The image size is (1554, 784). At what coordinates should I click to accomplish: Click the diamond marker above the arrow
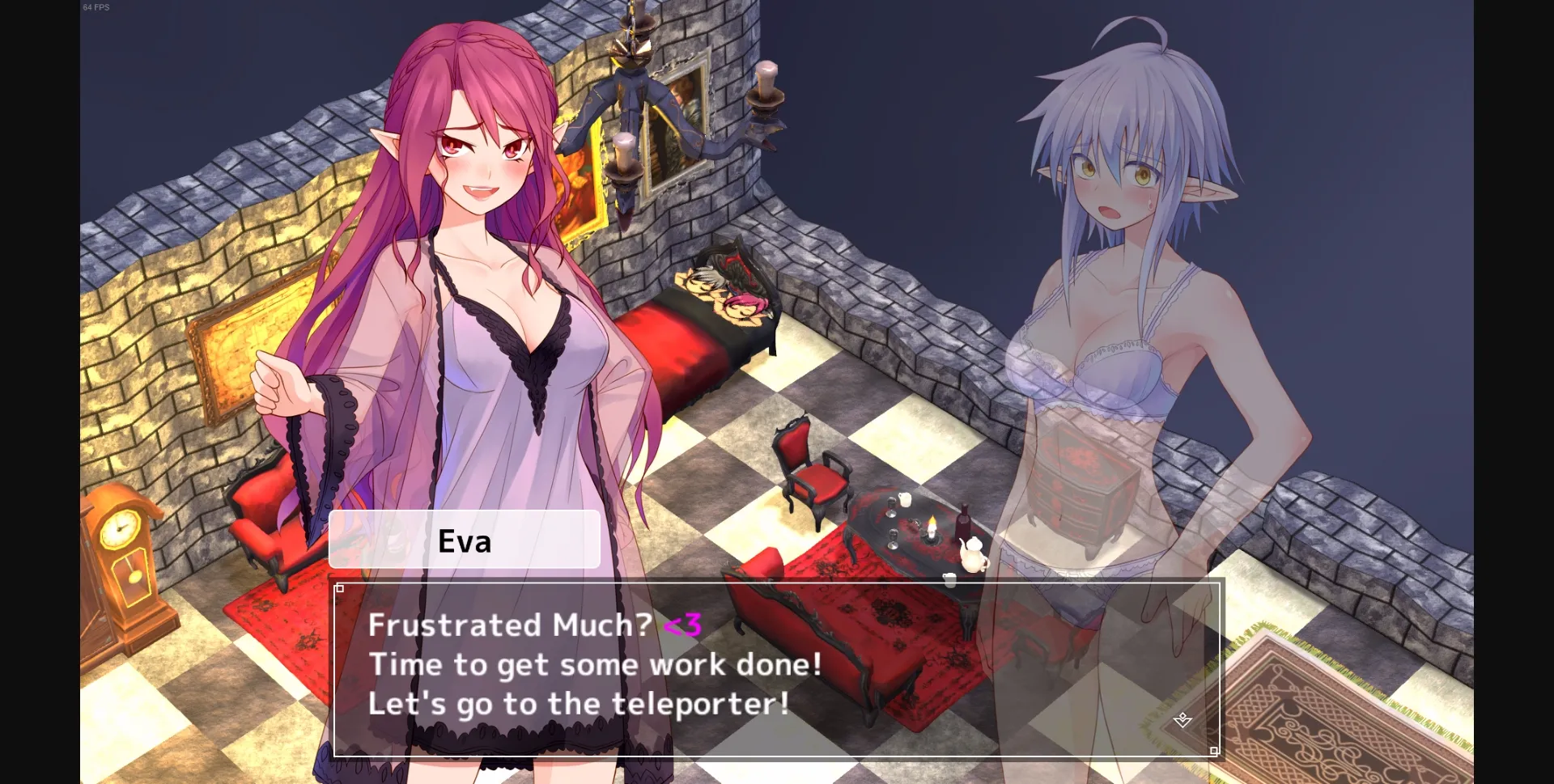click(1182, 715)
